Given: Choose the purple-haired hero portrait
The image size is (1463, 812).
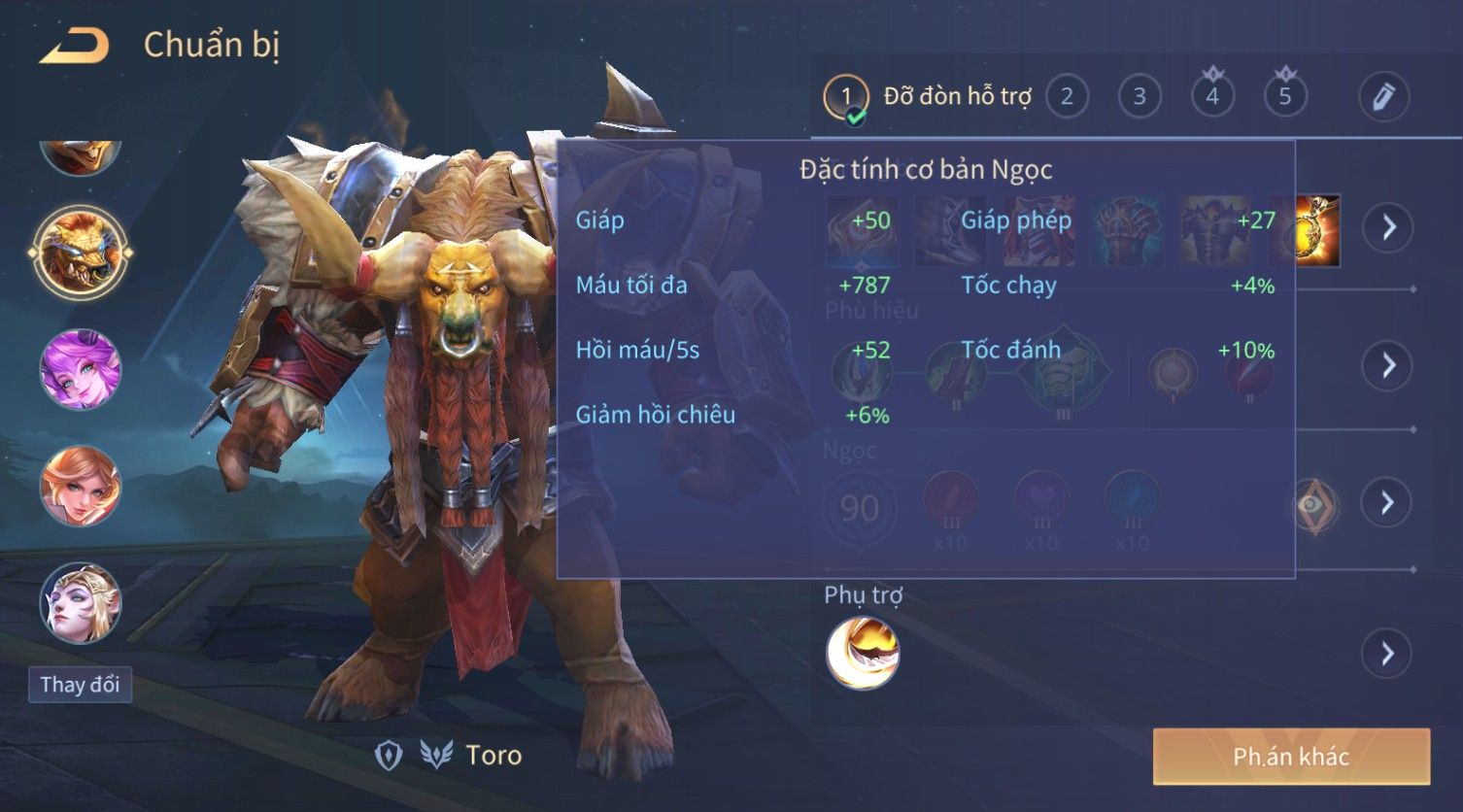Looking at the screenshot, I should (81, 369).
